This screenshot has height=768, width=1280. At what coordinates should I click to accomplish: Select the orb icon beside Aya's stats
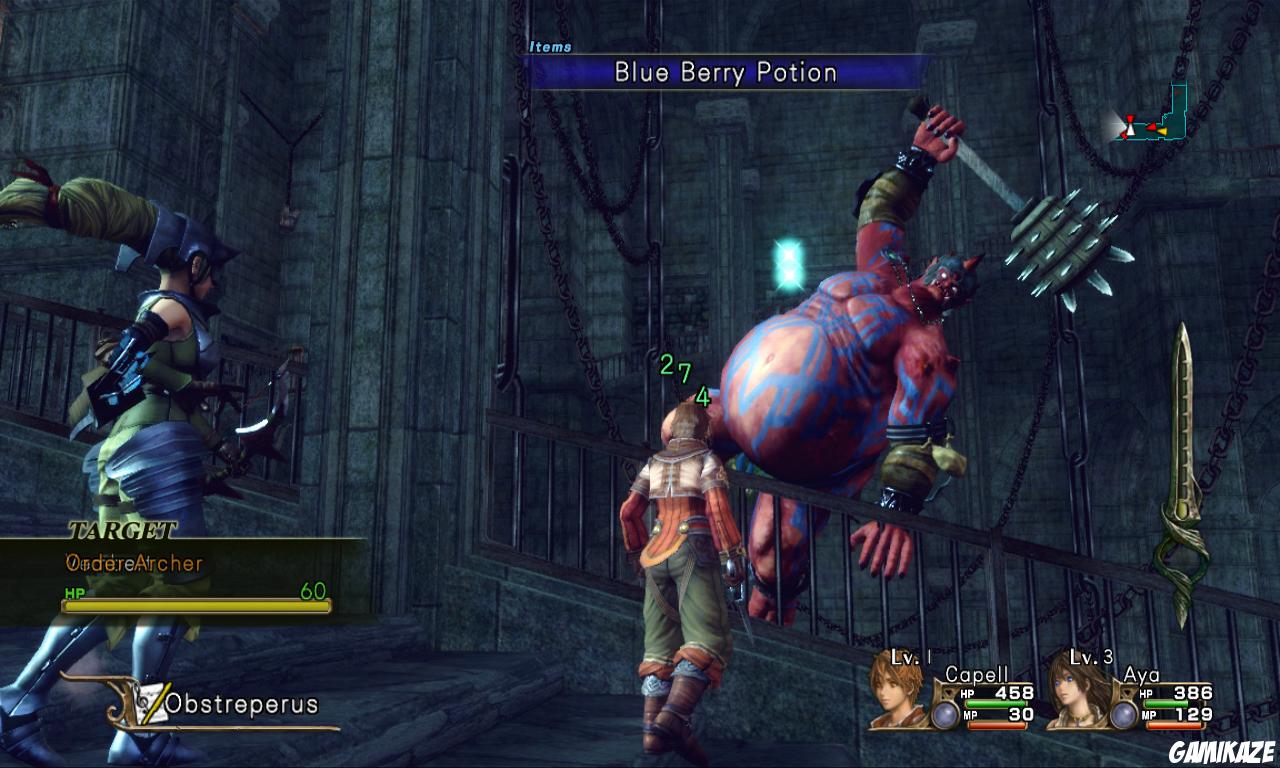tap(1124, 714)
